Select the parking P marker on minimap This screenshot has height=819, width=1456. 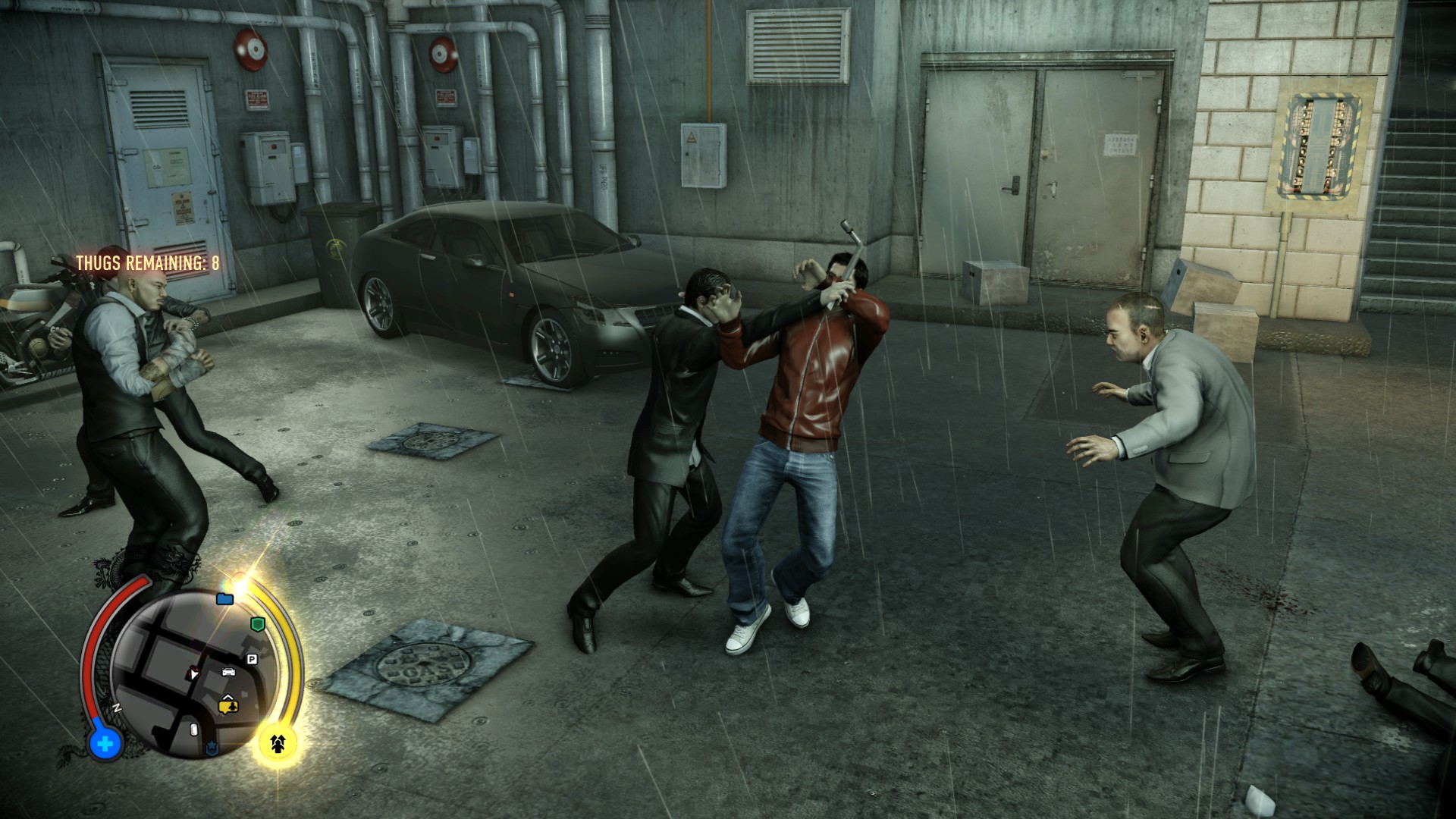[x=252, y=659]
